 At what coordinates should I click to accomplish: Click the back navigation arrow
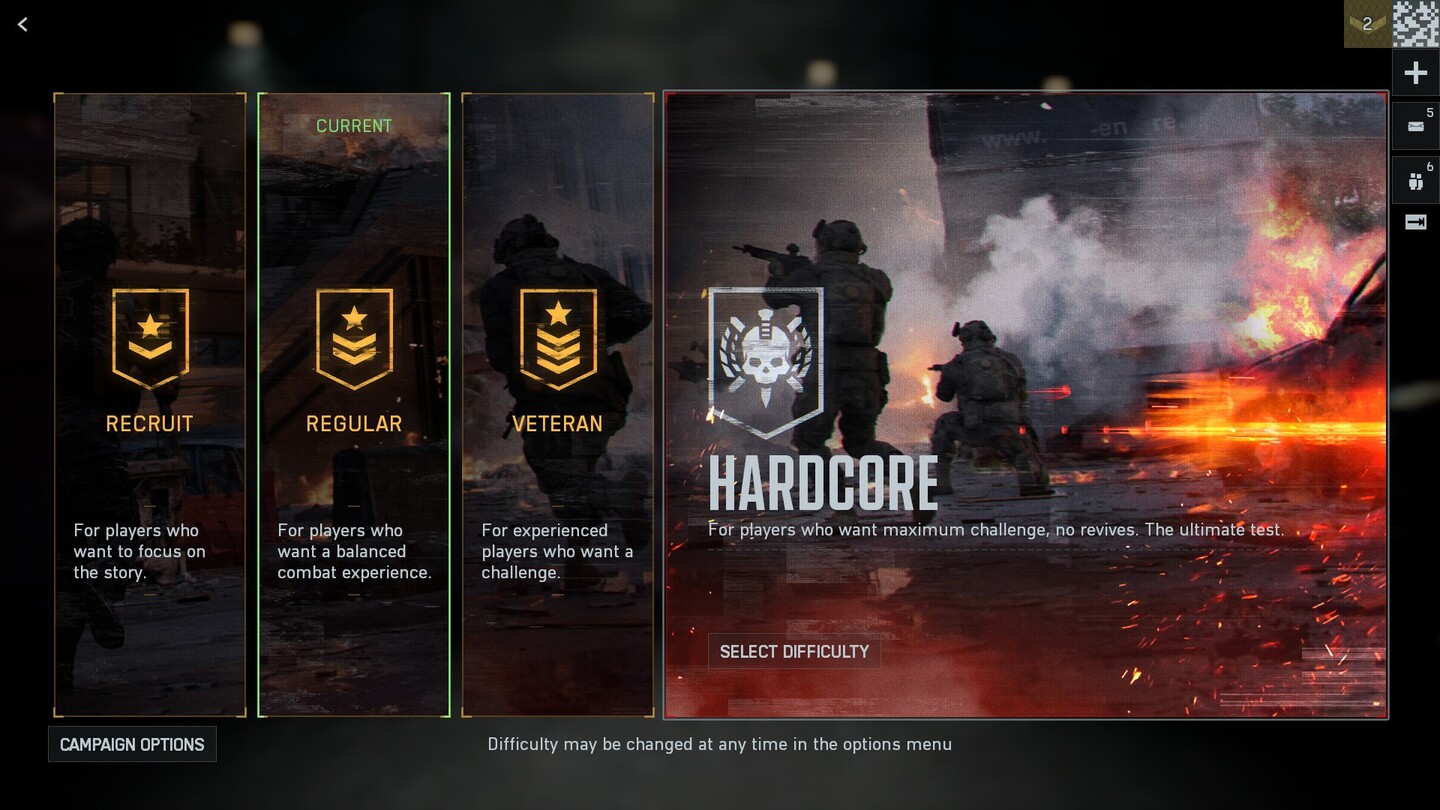coord(22,24)
